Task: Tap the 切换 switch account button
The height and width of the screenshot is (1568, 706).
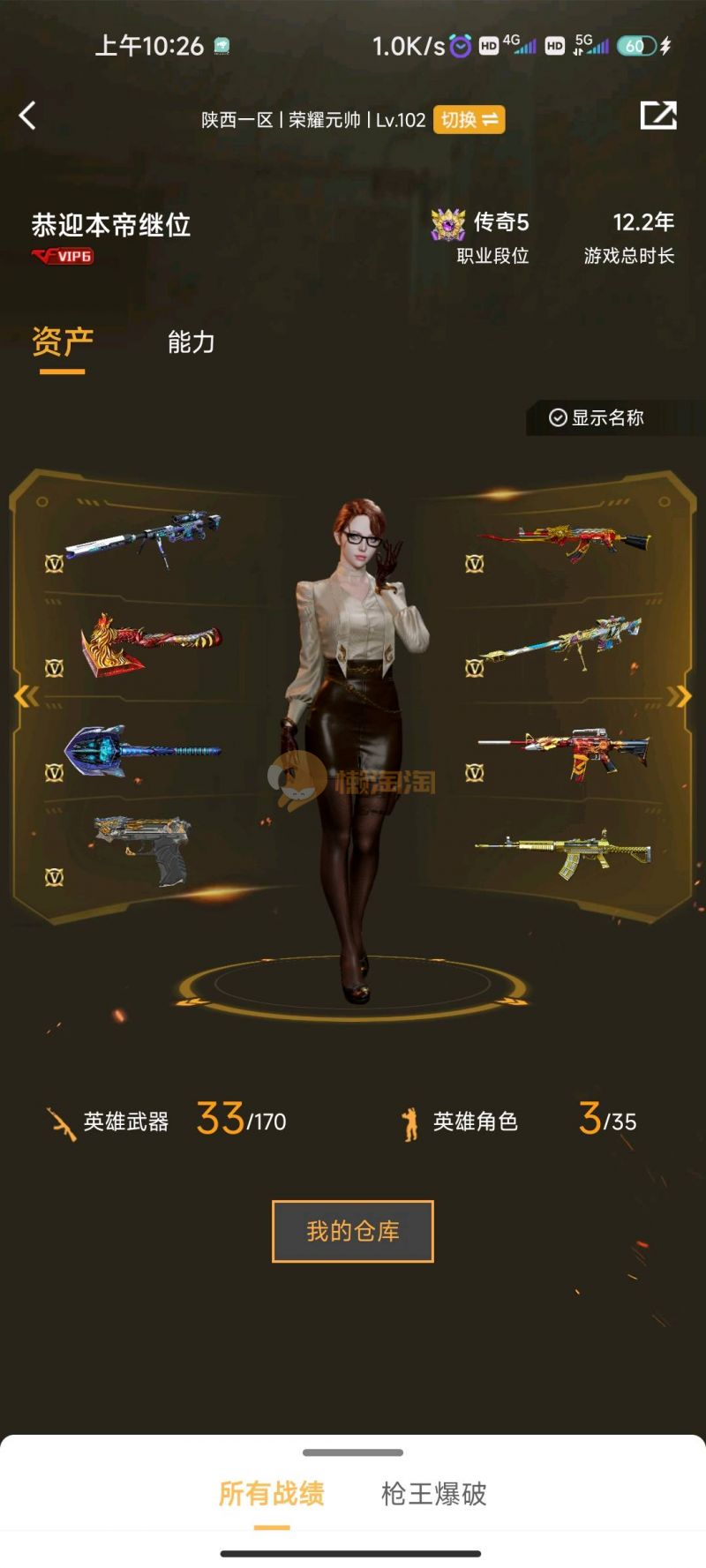Action: pos(469,120)
